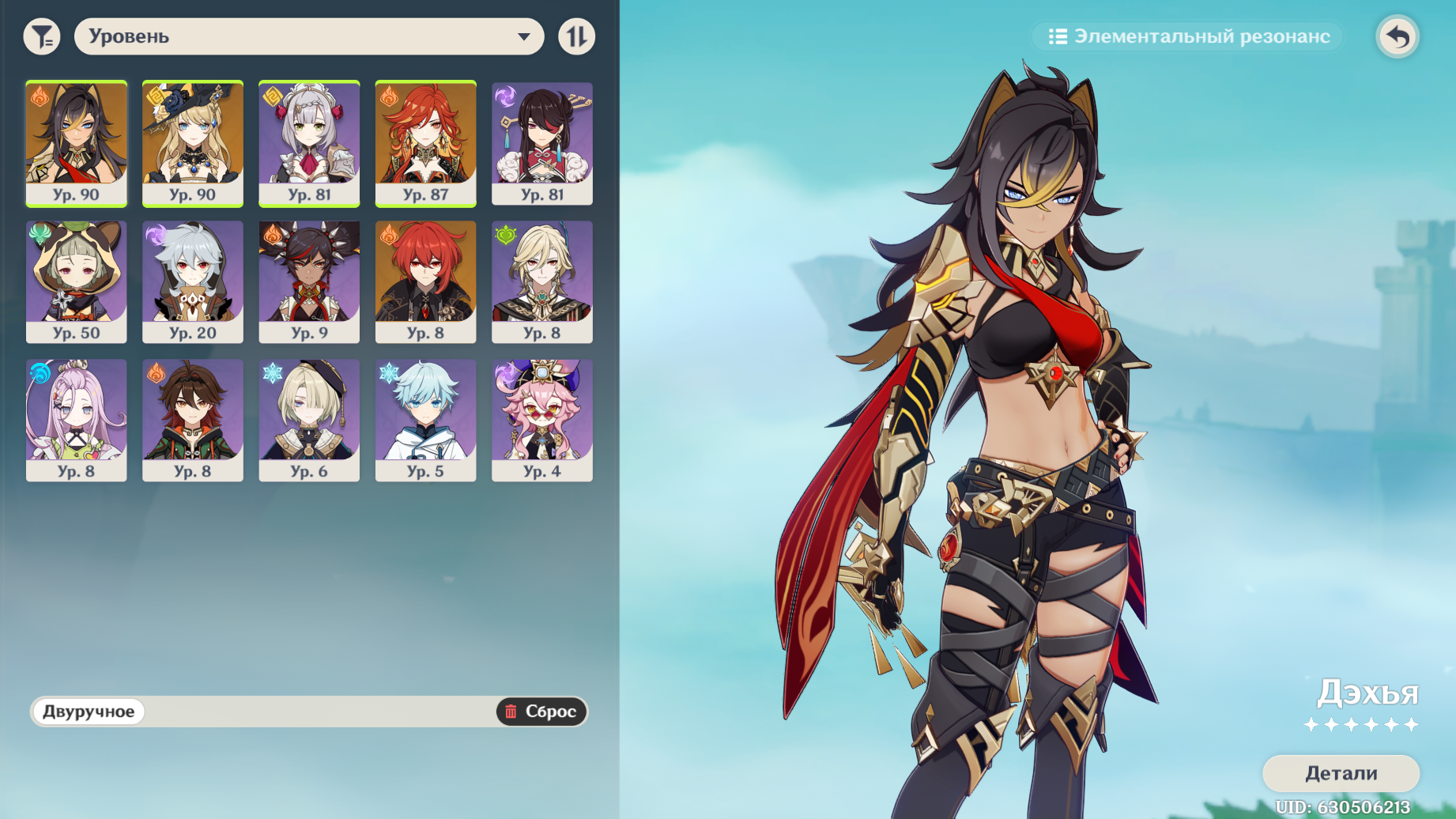
Task: Choose Sayu portrait at level 50
Action: coord(76,281)
